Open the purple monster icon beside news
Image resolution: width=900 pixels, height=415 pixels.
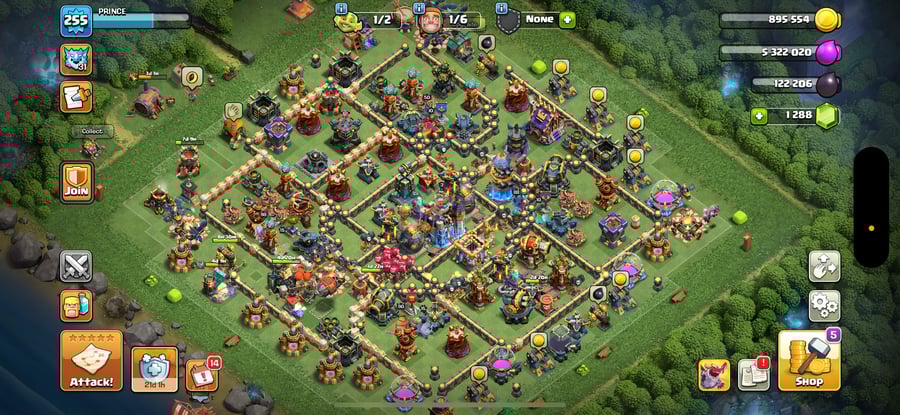click(x=713, y=374)
